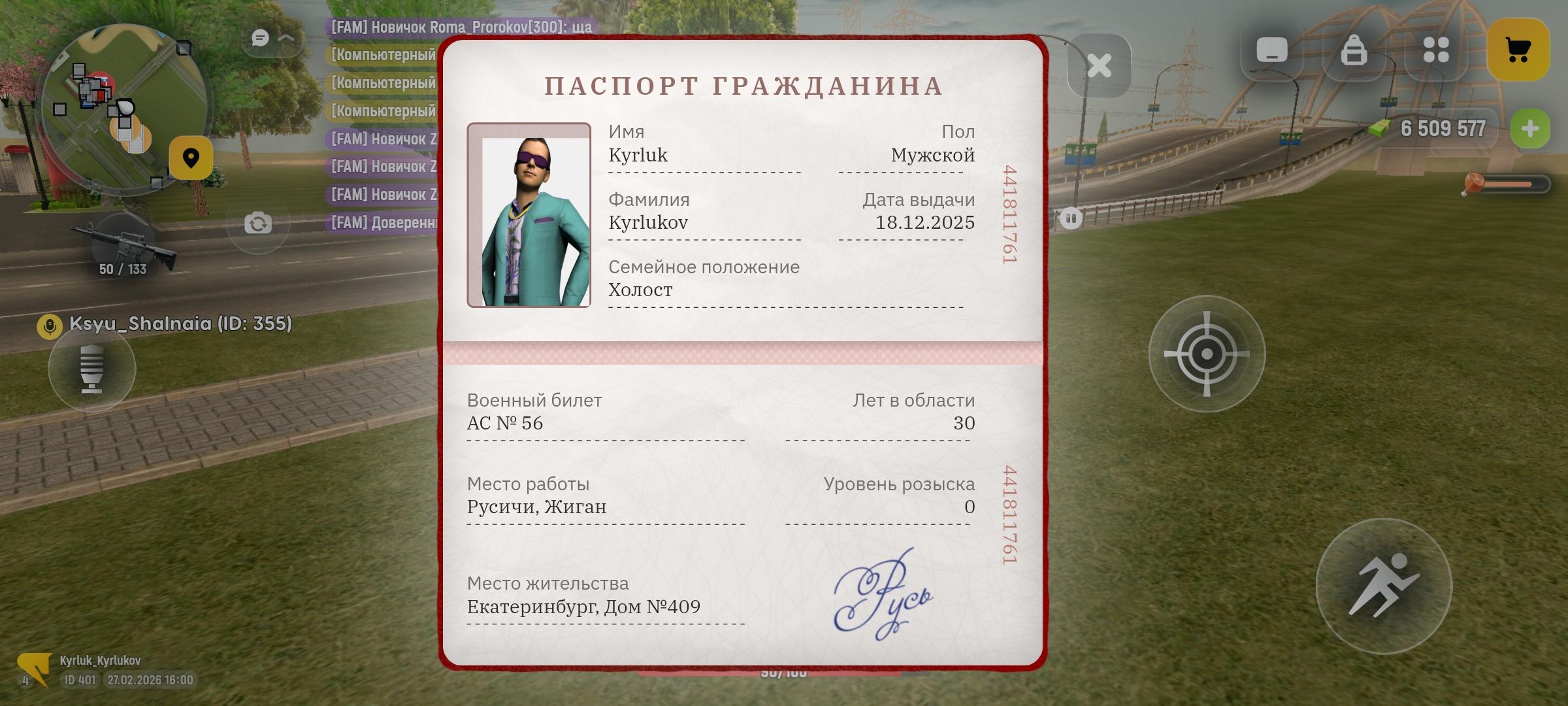Open the shop cart button
1568x706 pixels.
(x=1518, y=50)
